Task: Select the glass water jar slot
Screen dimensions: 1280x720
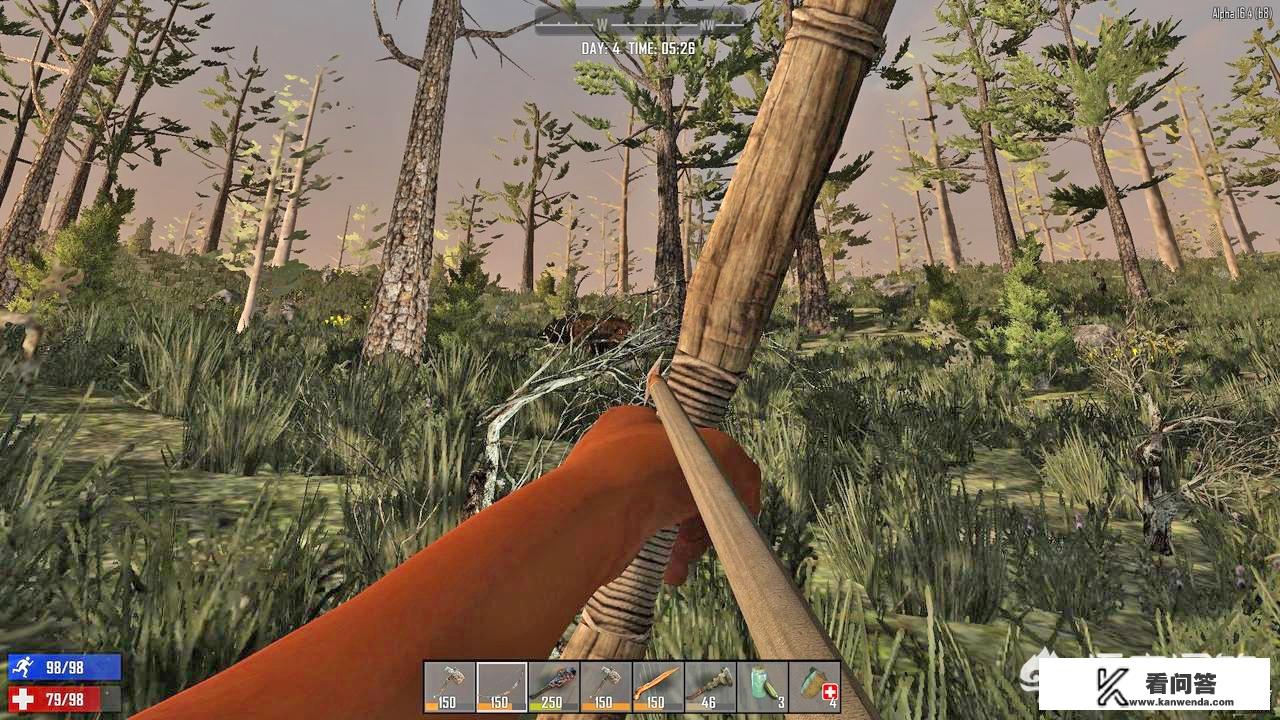Action: click(762, 686)
